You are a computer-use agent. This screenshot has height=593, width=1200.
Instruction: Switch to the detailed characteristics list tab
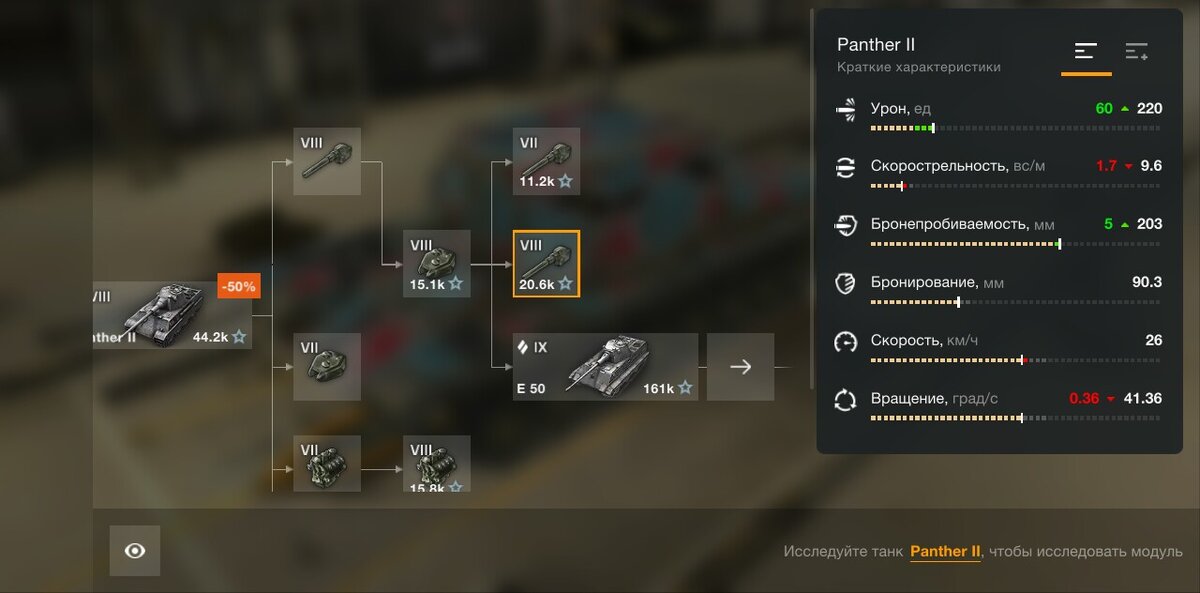pyautogui.click(x=1137, y=52)
